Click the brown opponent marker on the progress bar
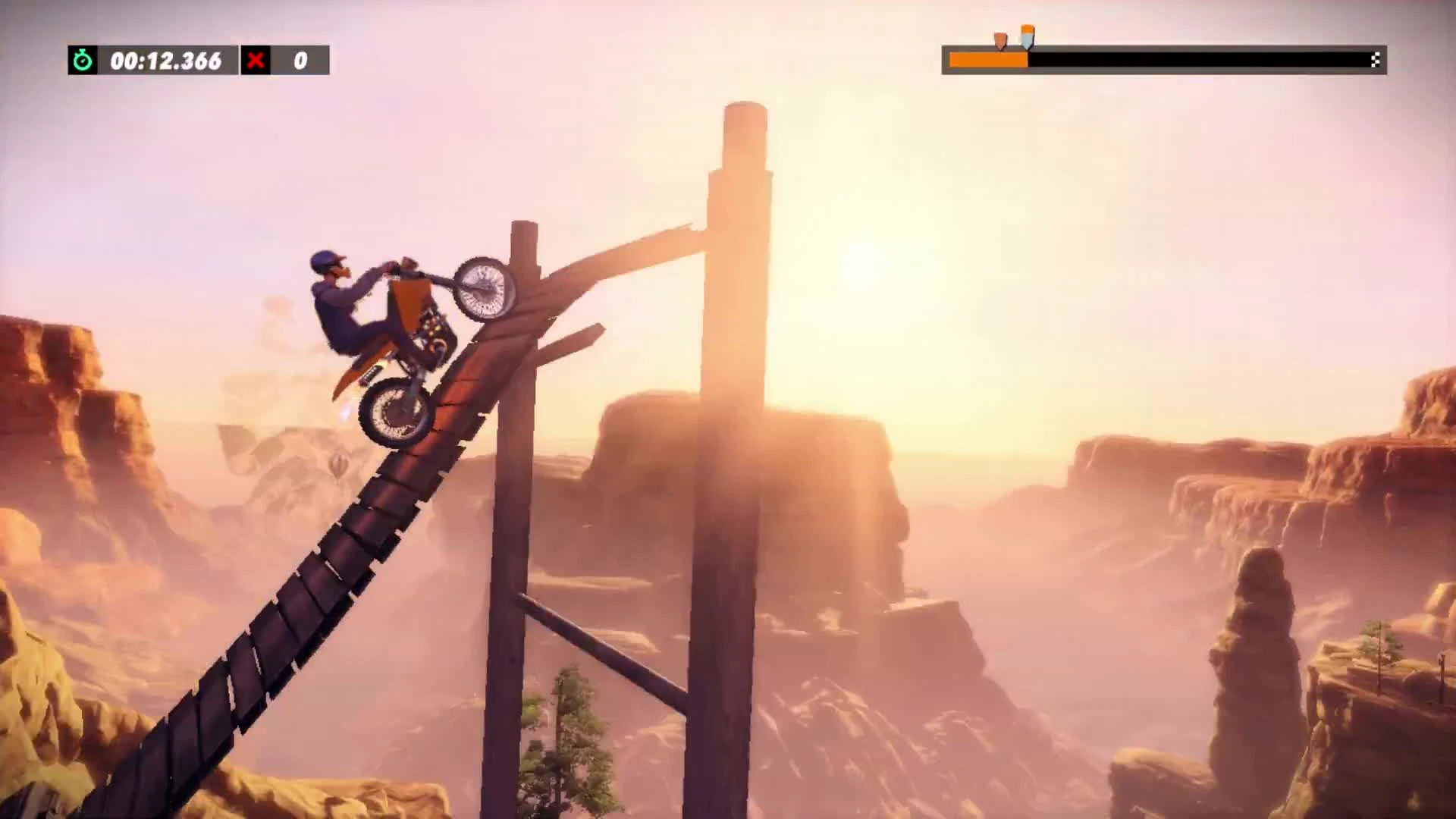 coord(1000,39)
